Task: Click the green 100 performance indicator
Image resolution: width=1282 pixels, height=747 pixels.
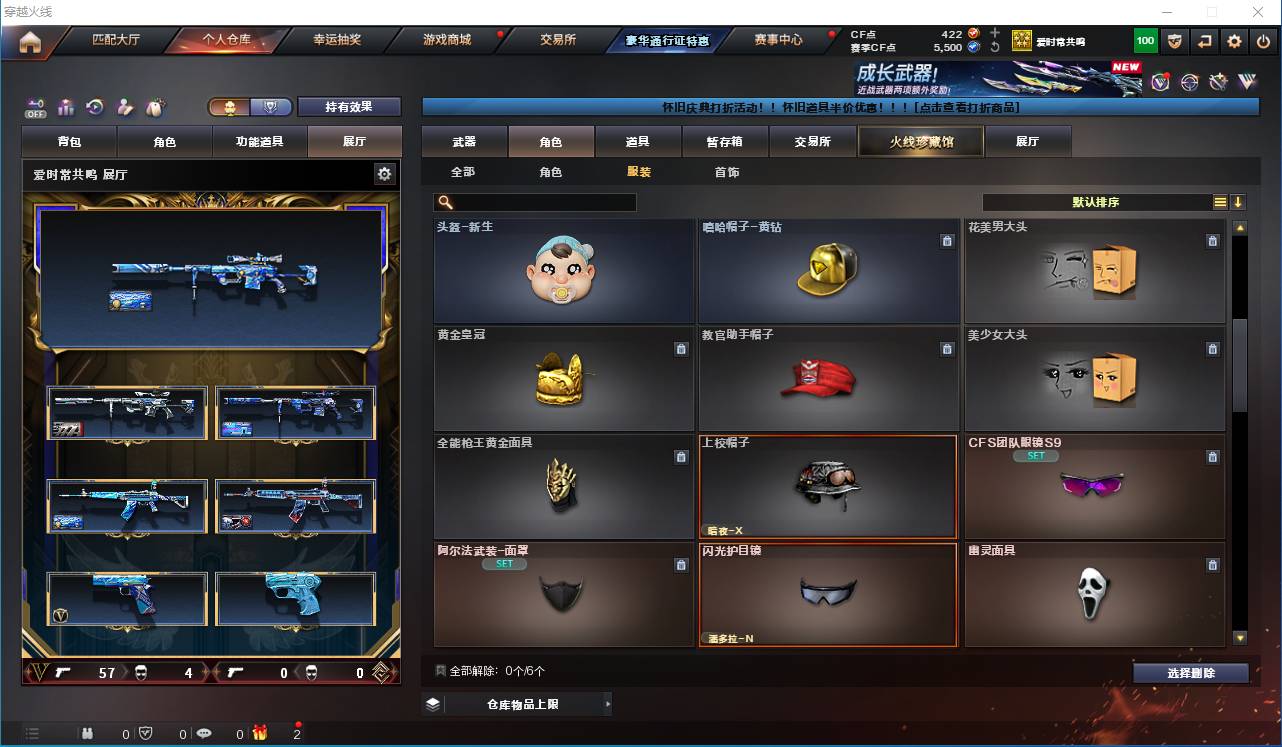Action: point(1144,41)
